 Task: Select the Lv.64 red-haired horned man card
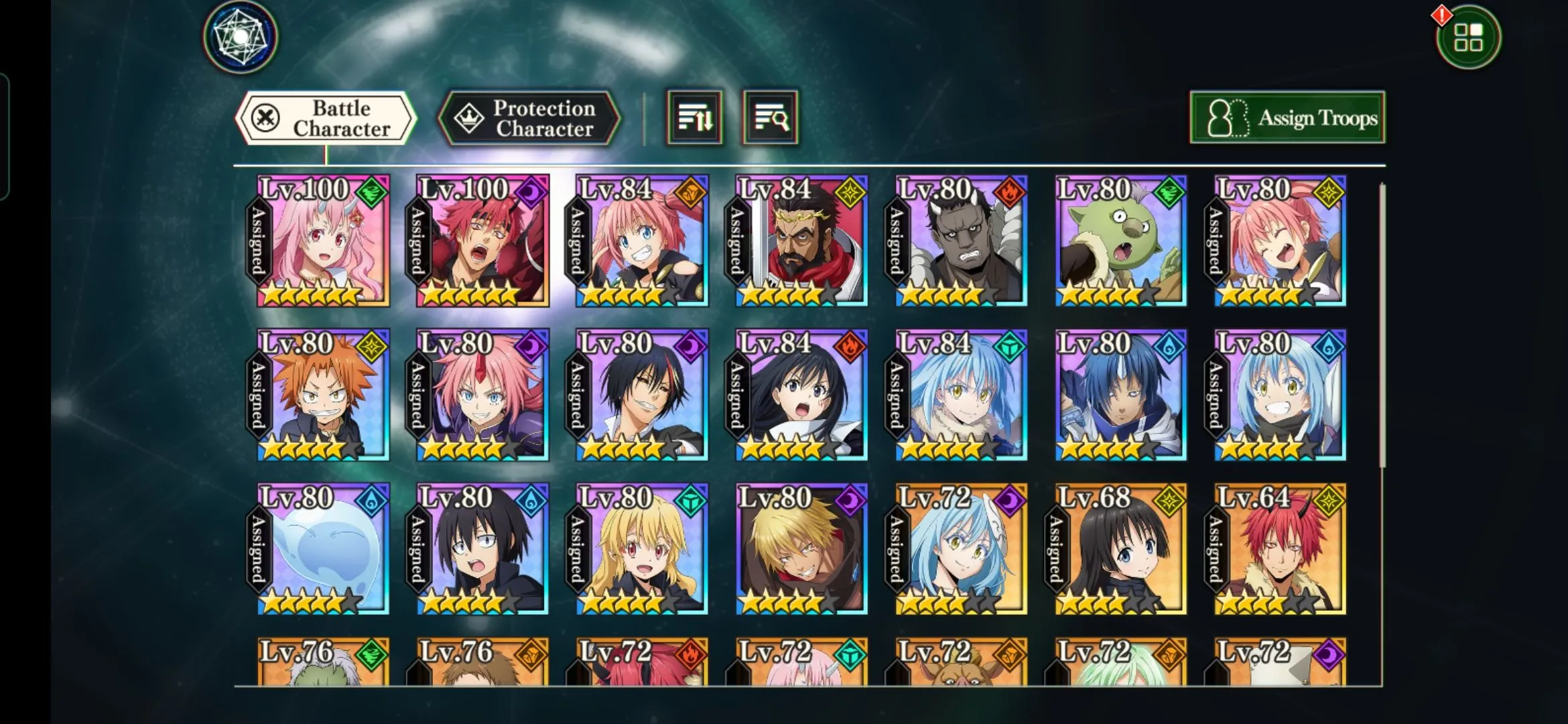pyautogui.click(x=1280, y=550)
